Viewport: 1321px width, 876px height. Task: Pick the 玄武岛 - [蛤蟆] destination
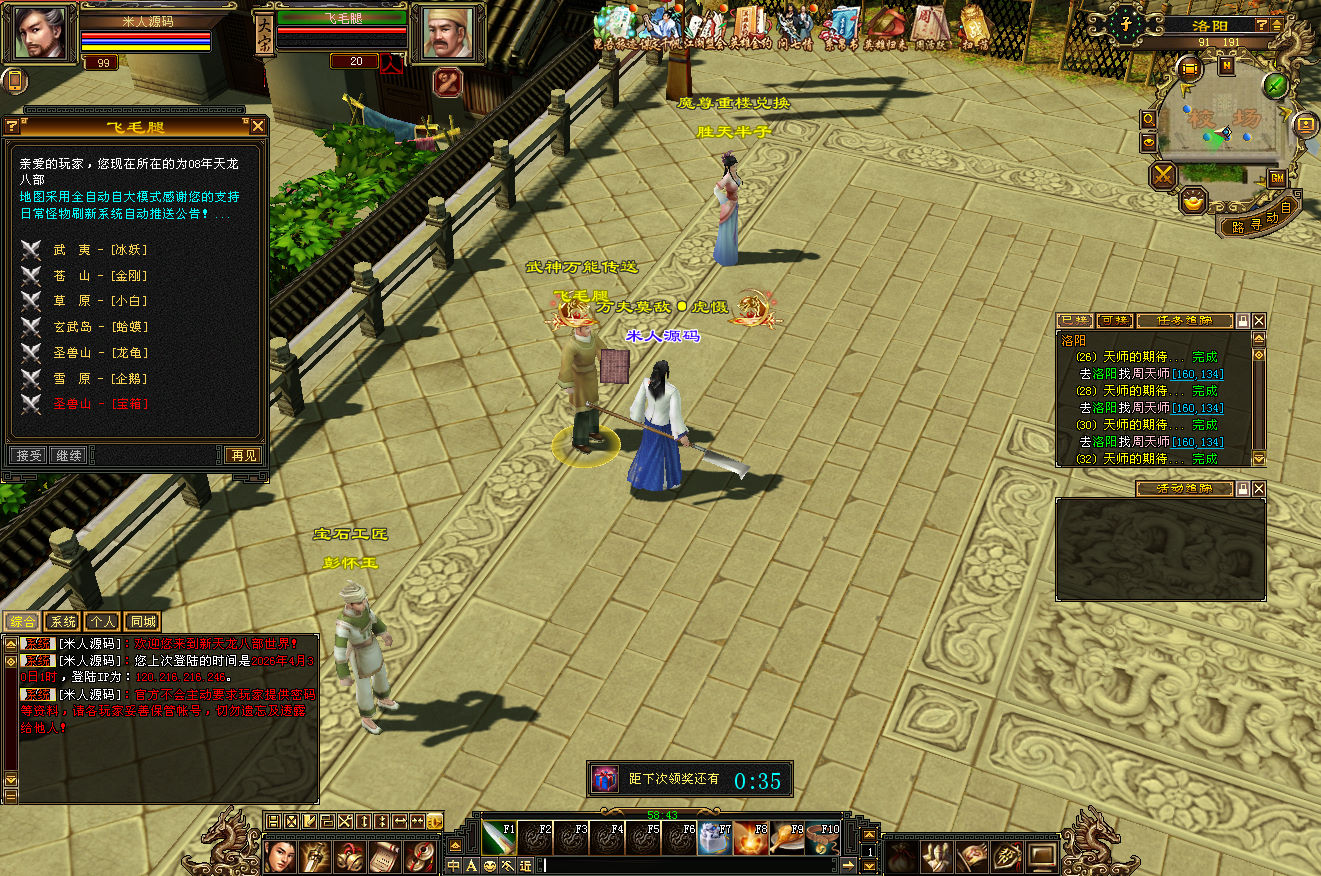[99, 326]
